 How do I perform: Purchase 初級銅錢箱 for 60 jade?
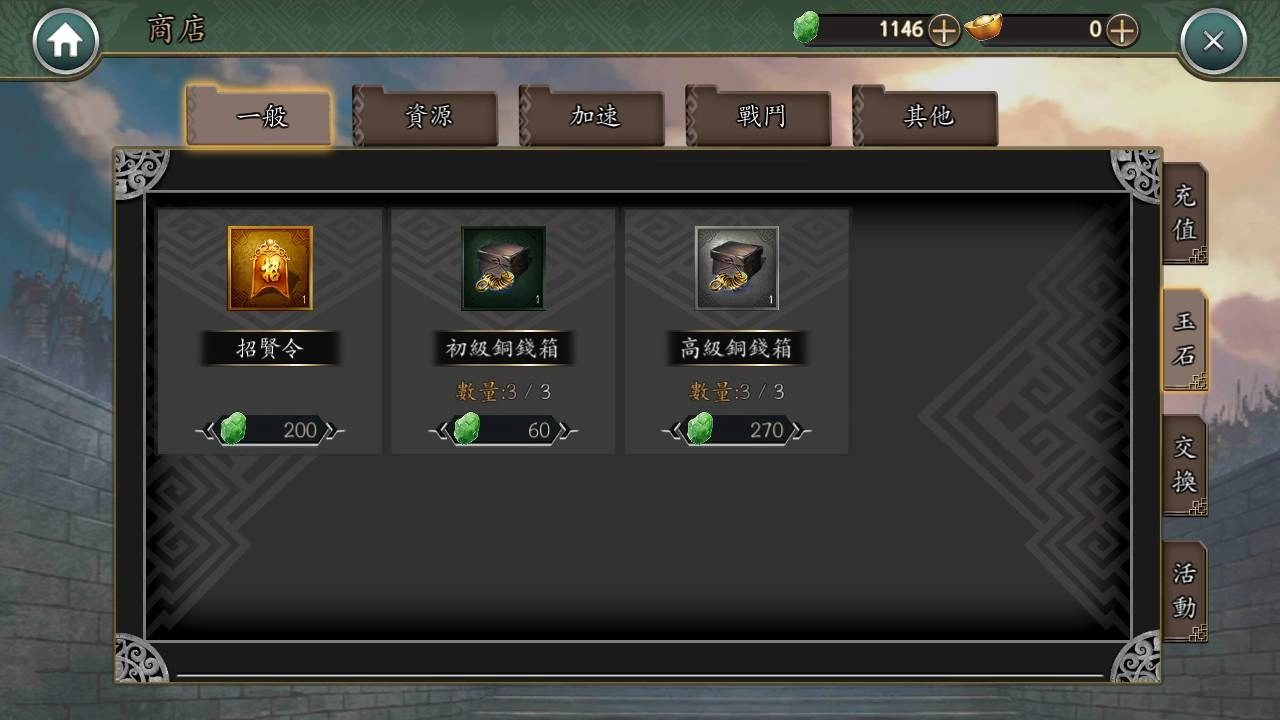(x=503, y=430)
